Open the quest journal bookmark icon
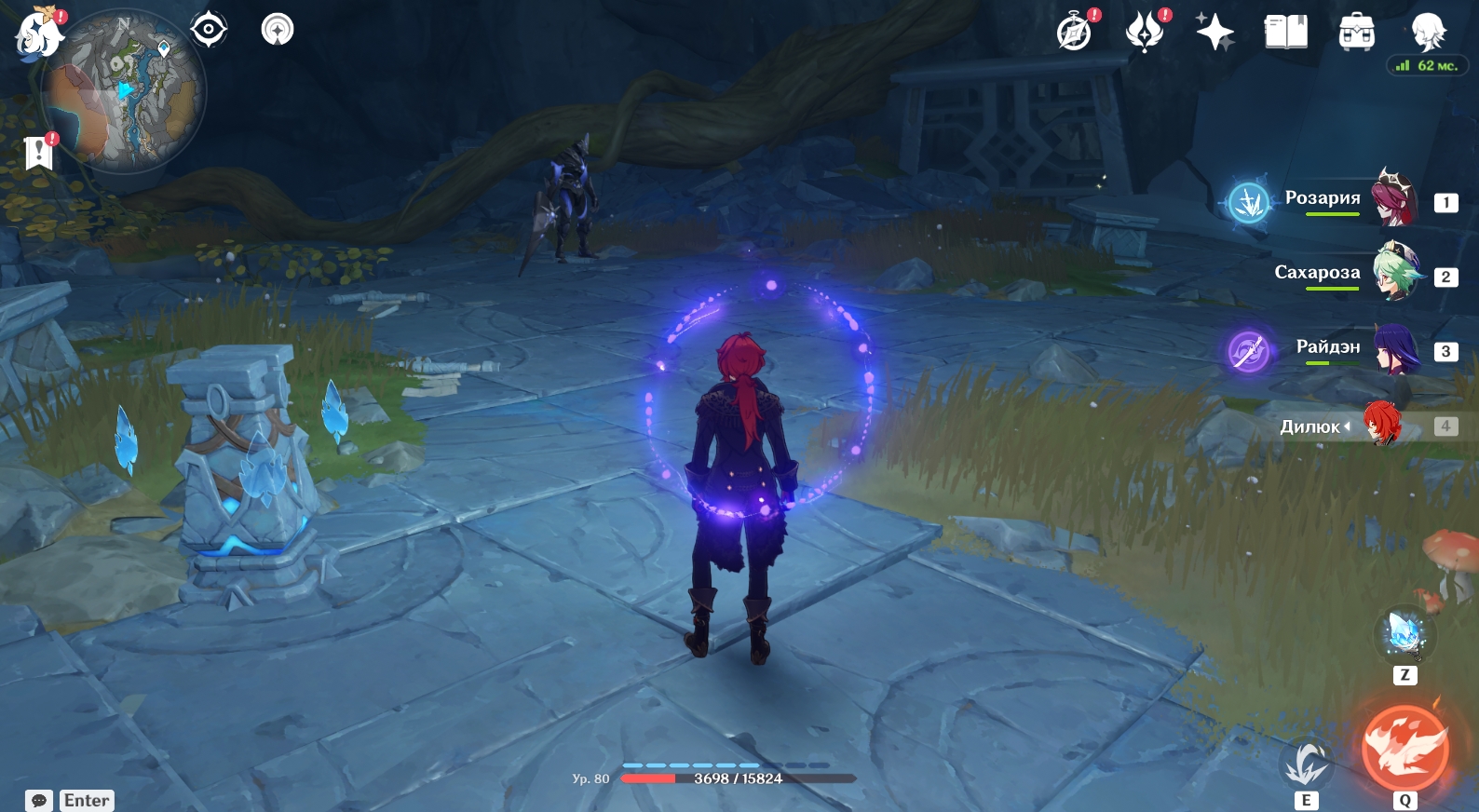 (x=39, y=152)
